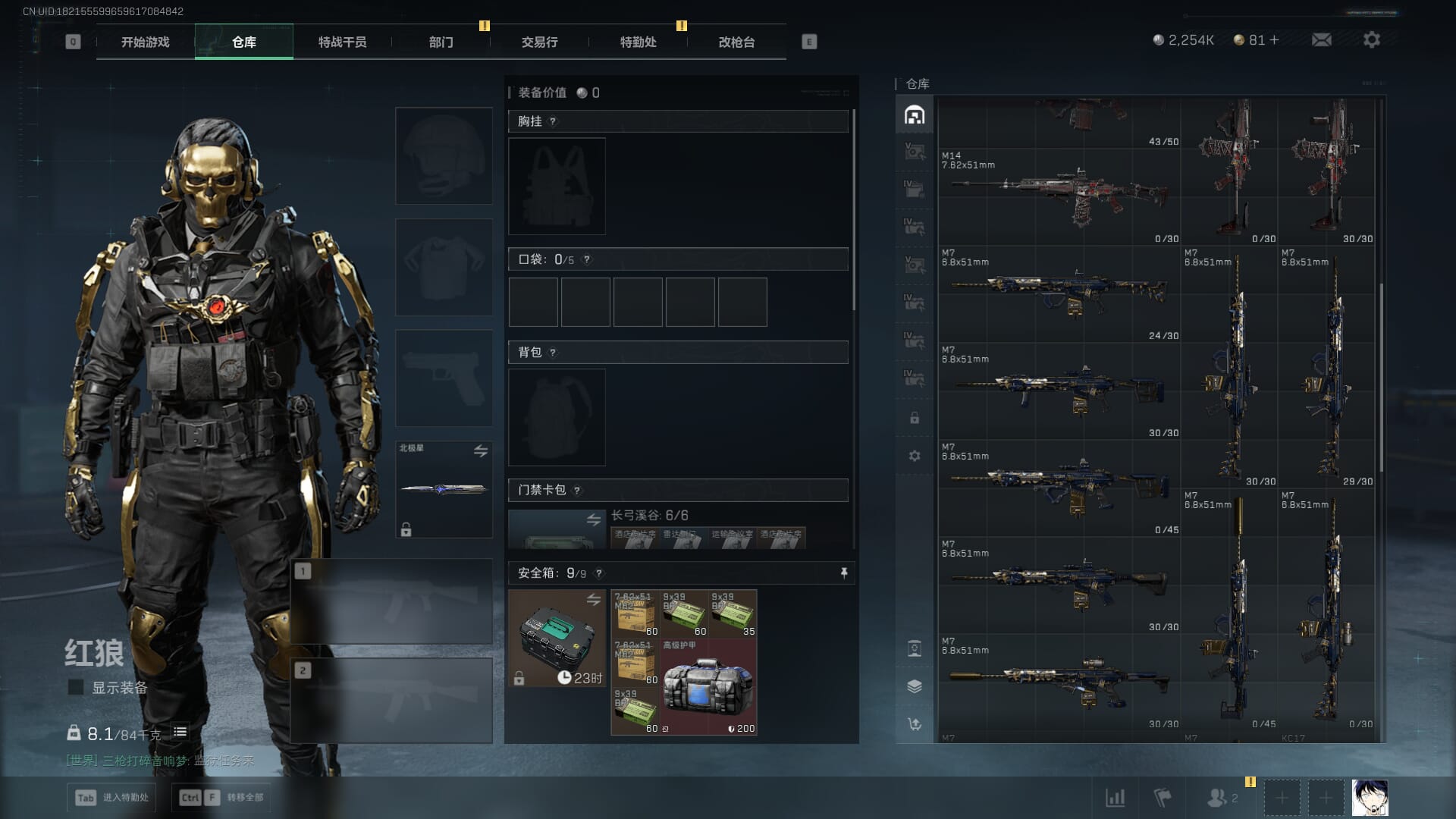Select the 特勤处 tab

(x=638, y=42)
